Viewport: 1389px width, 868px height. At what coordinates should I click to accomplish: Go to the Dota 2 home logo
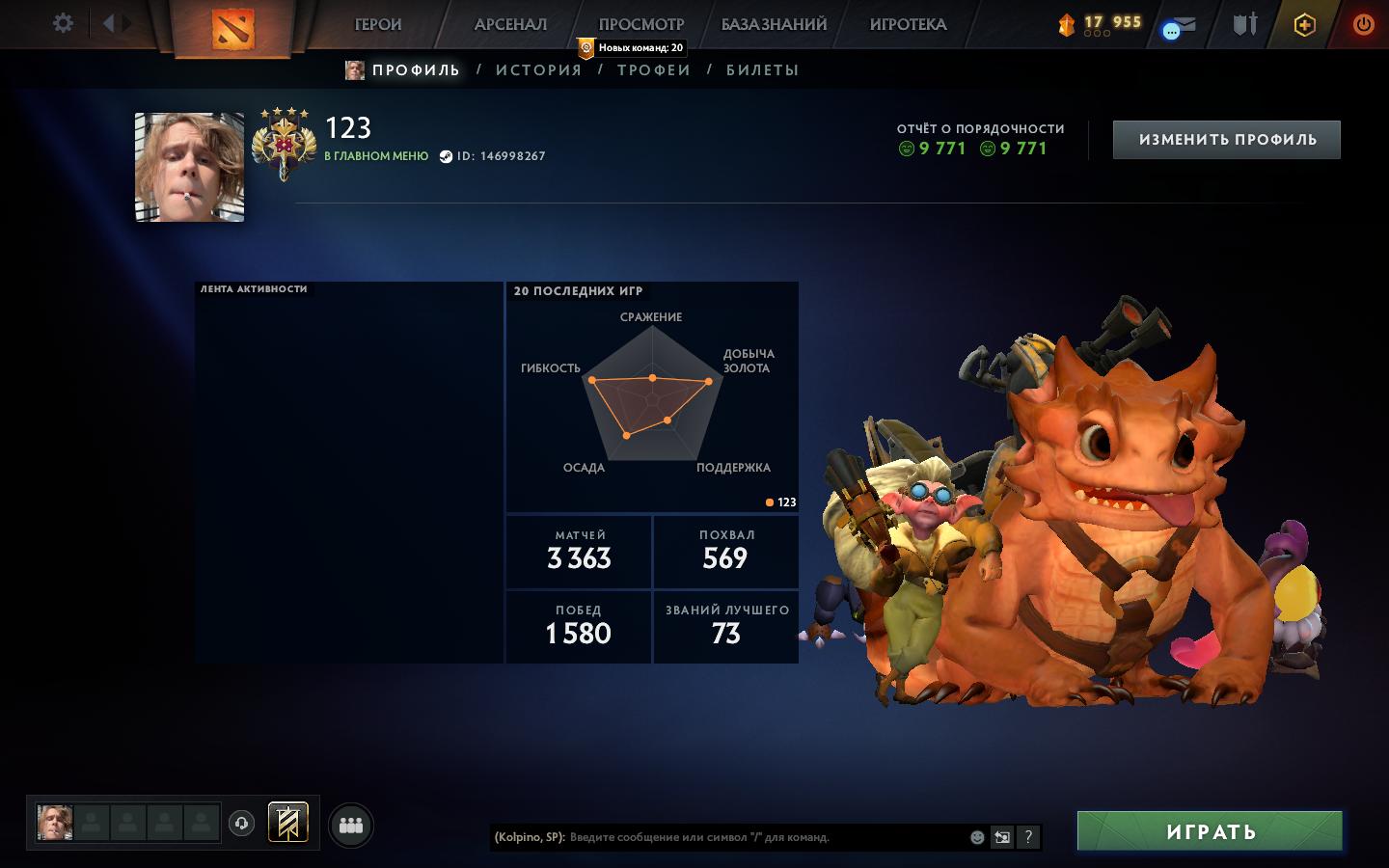(232, 29)
